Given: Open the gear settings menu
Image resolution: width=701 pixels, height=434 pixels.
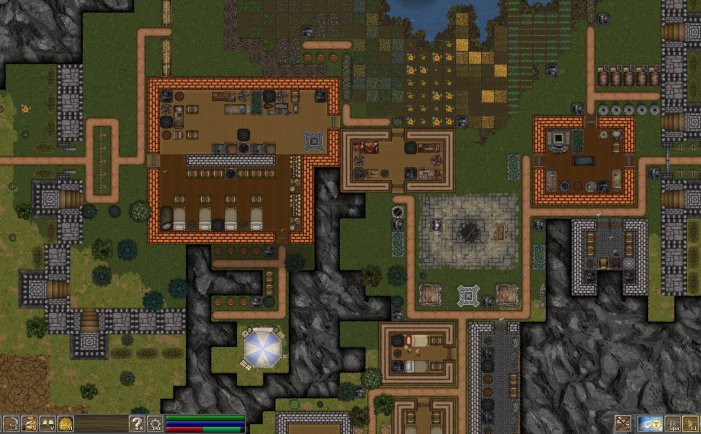Looking at the screenshot, I should click(155, 423).
